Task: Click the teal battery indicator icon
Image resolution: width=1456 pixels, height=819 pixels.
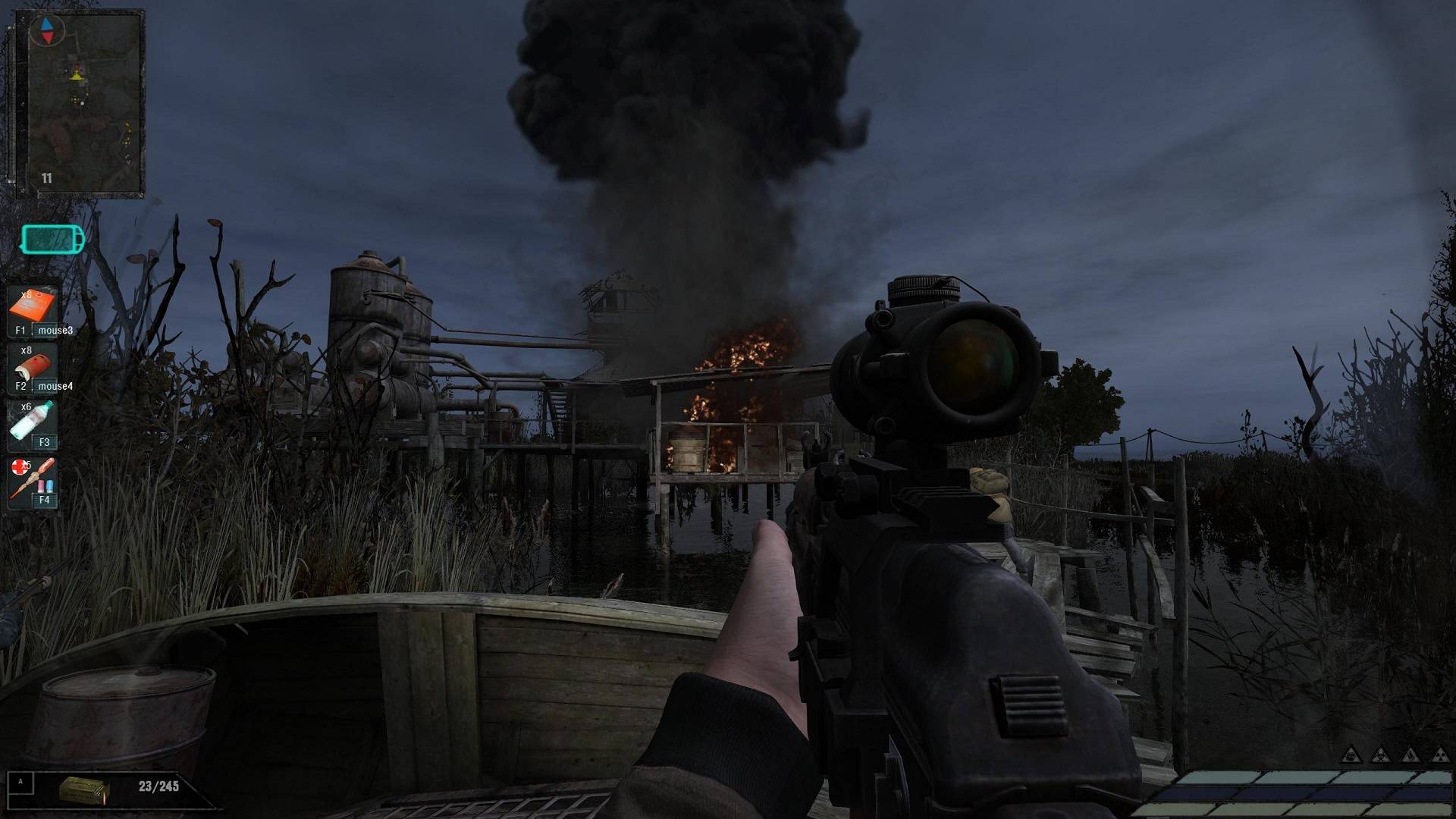Action: 53,240
